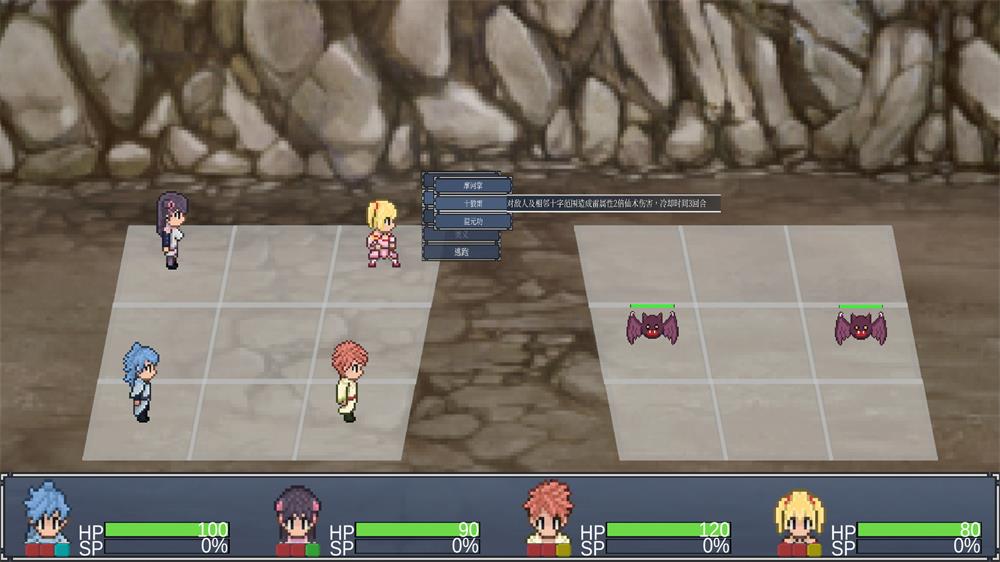The width and height of the screenshot is (1000, 562).
Task: Choose the greyed-out 奥义 command
Action: (462, 236)
